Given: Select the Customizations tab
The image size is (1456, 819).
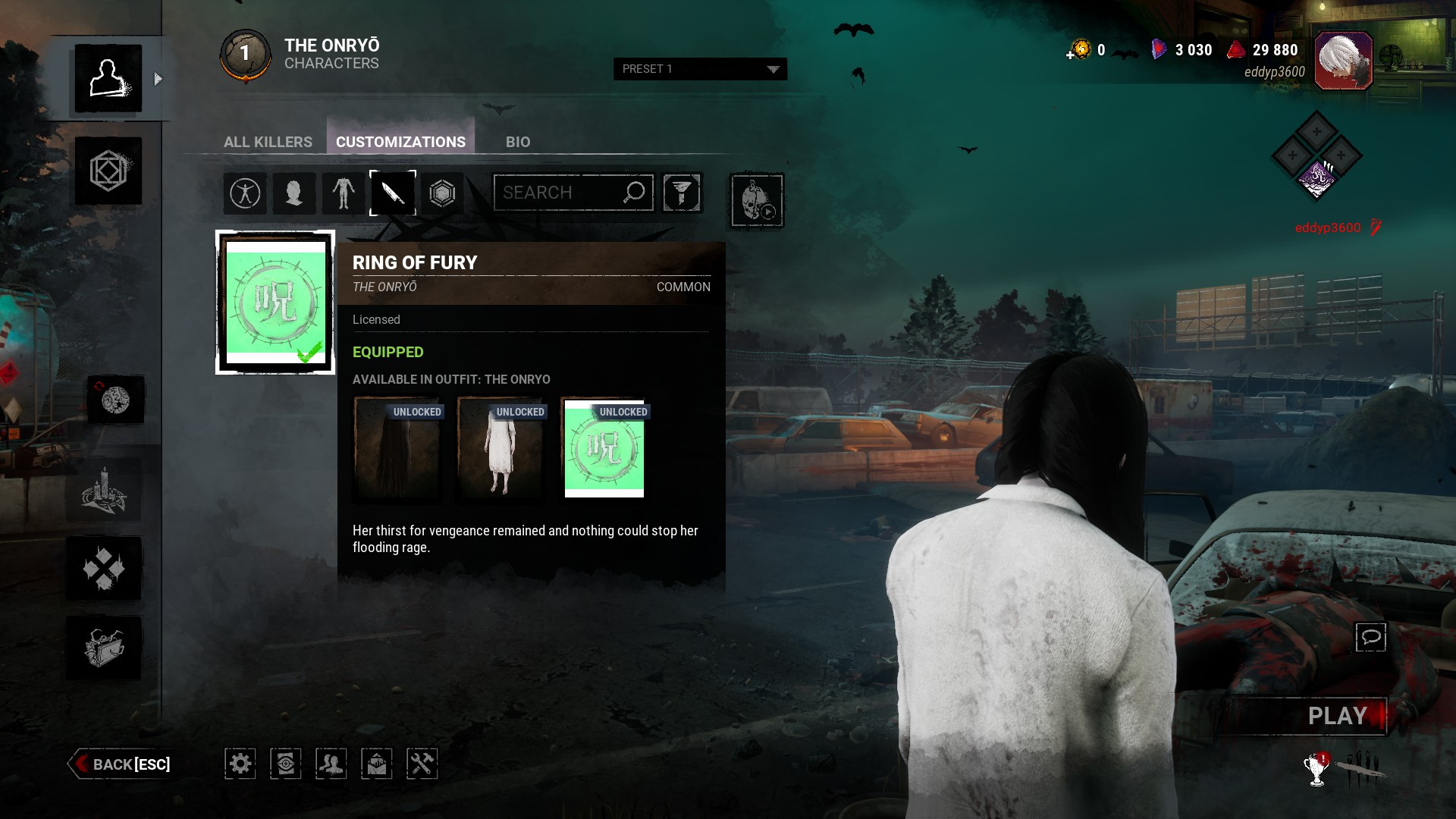Looking at the screenshot, I should 400,142.
